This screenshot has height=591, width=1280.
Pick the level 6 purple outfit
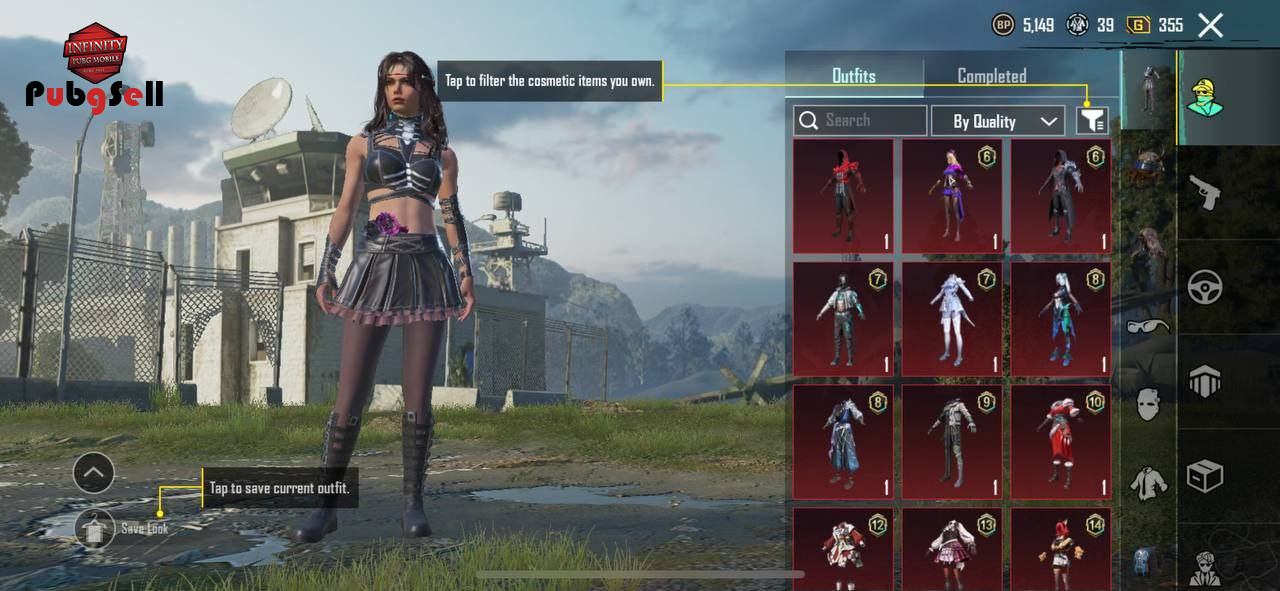point(951,196)
